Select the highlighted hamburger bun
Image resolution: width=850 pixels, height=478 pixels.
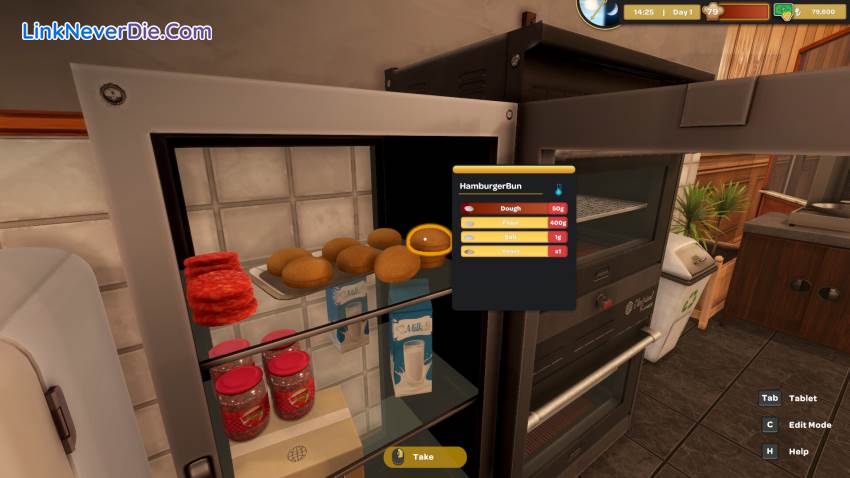pos(429,243)
